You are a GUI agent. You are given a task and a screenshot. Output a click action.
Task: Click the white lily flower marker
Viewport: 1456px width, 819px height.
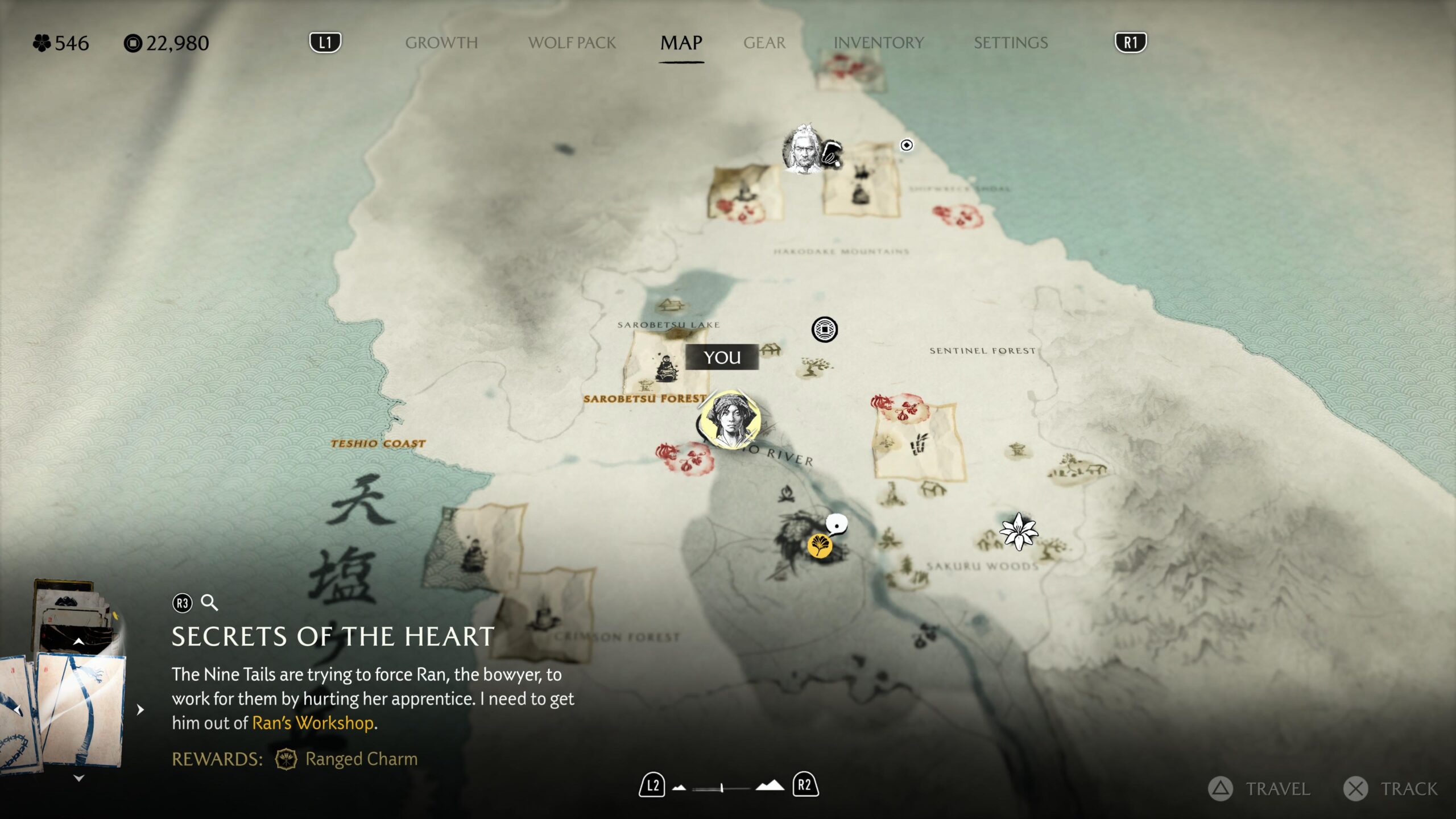click(1018, 531)
